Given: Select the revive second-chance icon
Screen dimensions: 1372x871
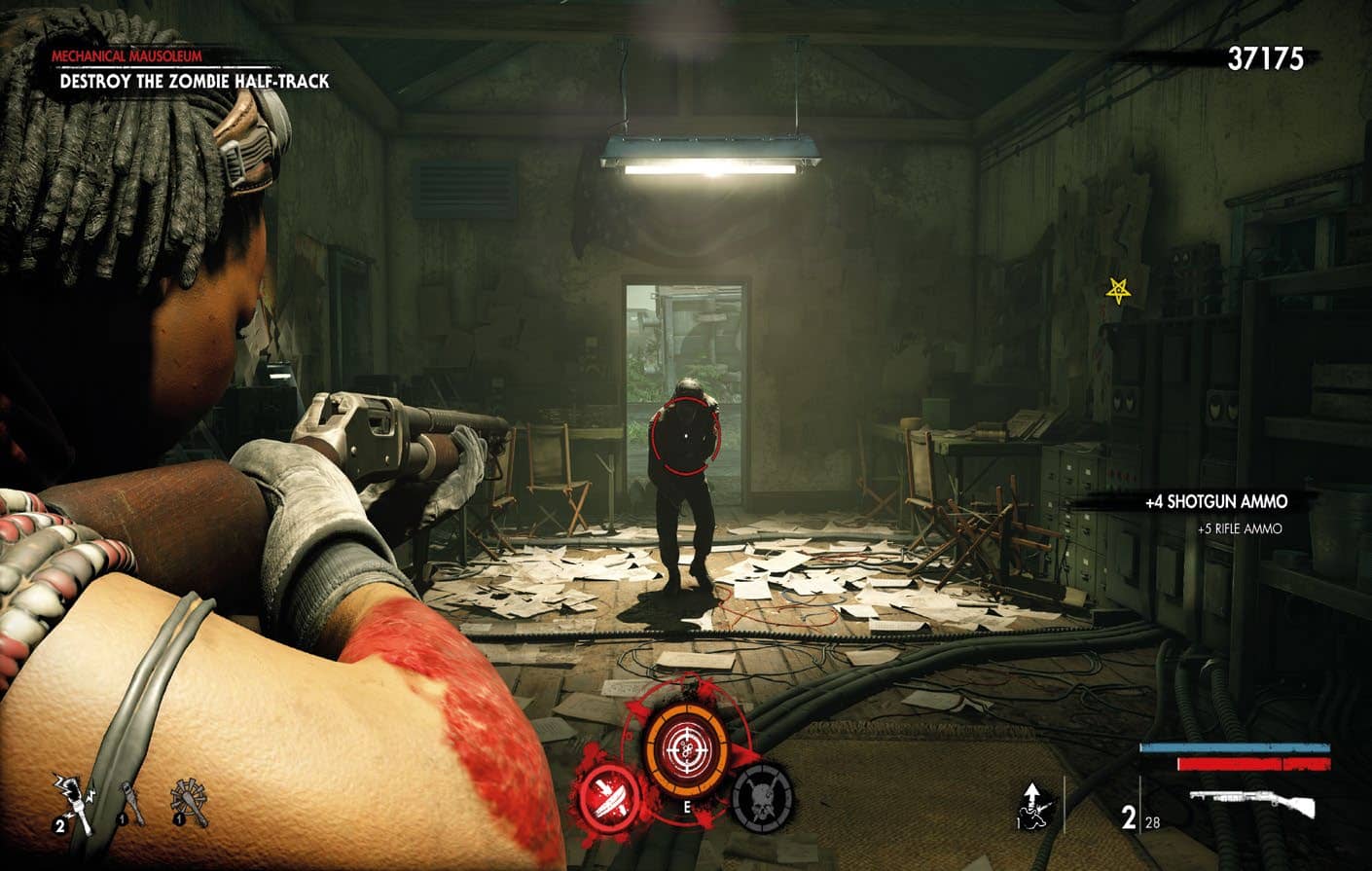Looking at the screenshot, I should (1032, 804).
